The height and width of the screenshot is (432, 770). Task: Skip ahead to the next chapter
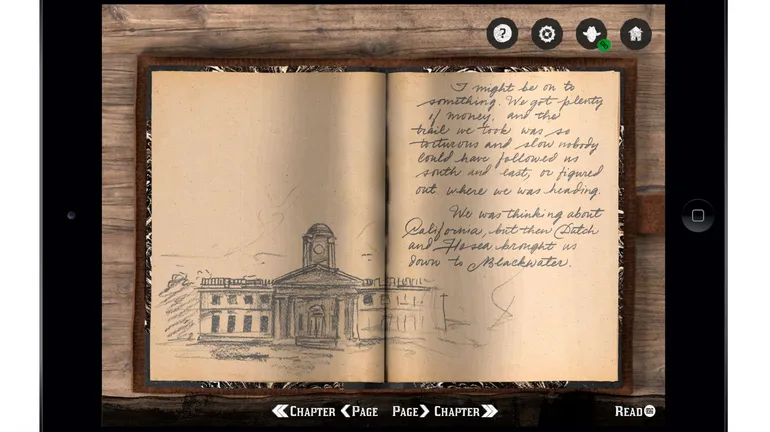[465, 411]
